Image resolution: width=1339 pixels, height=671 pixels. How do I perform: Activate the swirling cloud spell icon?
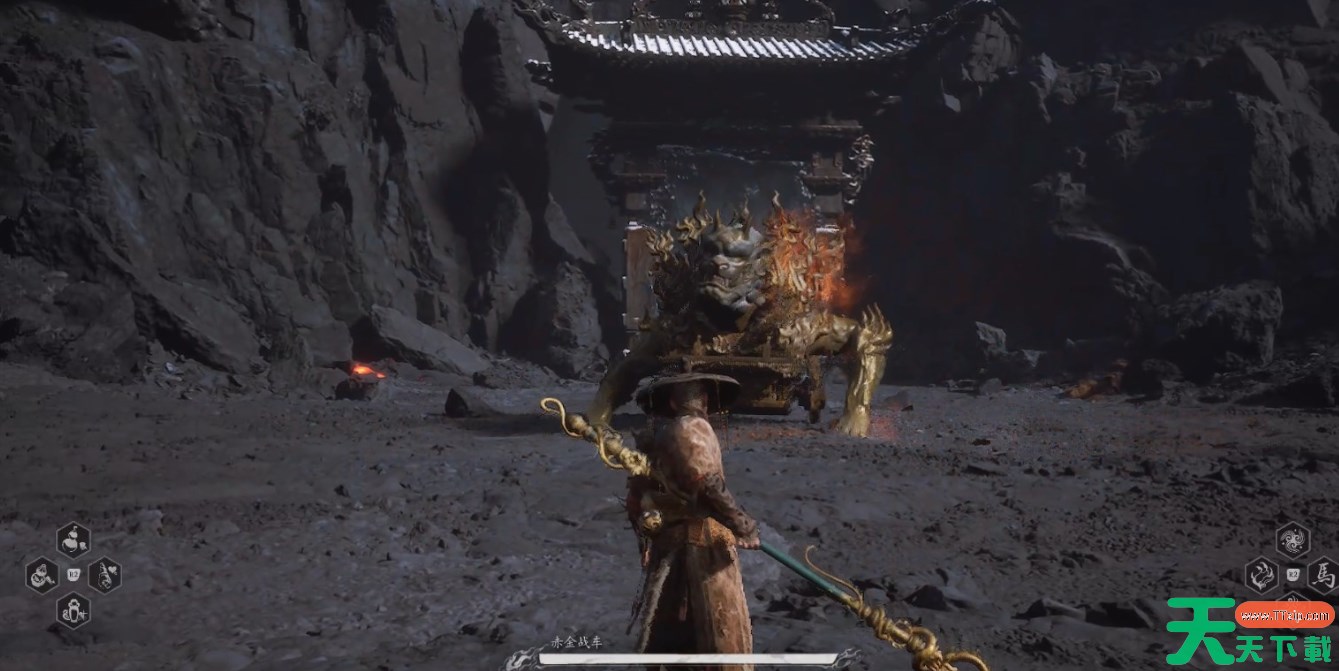point(1293,541)
